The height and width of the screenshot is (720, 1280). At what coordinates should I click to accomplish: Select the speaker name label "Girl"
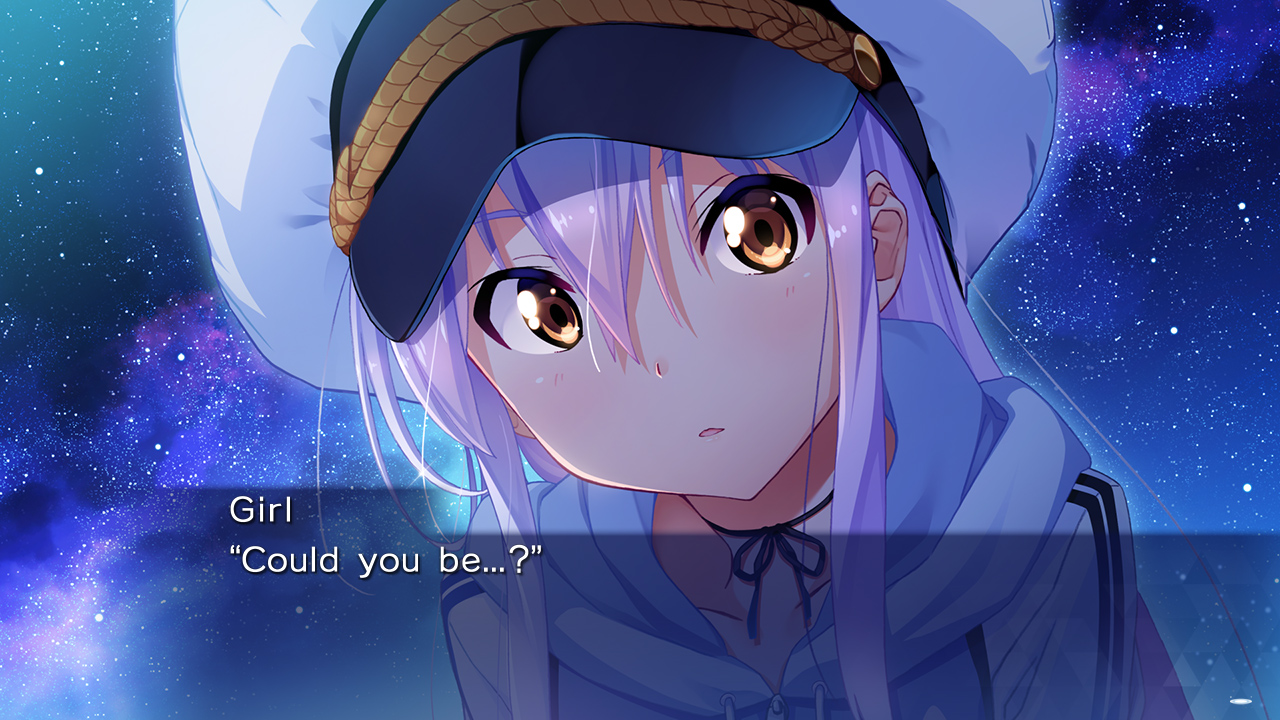(x=260, y=512)
